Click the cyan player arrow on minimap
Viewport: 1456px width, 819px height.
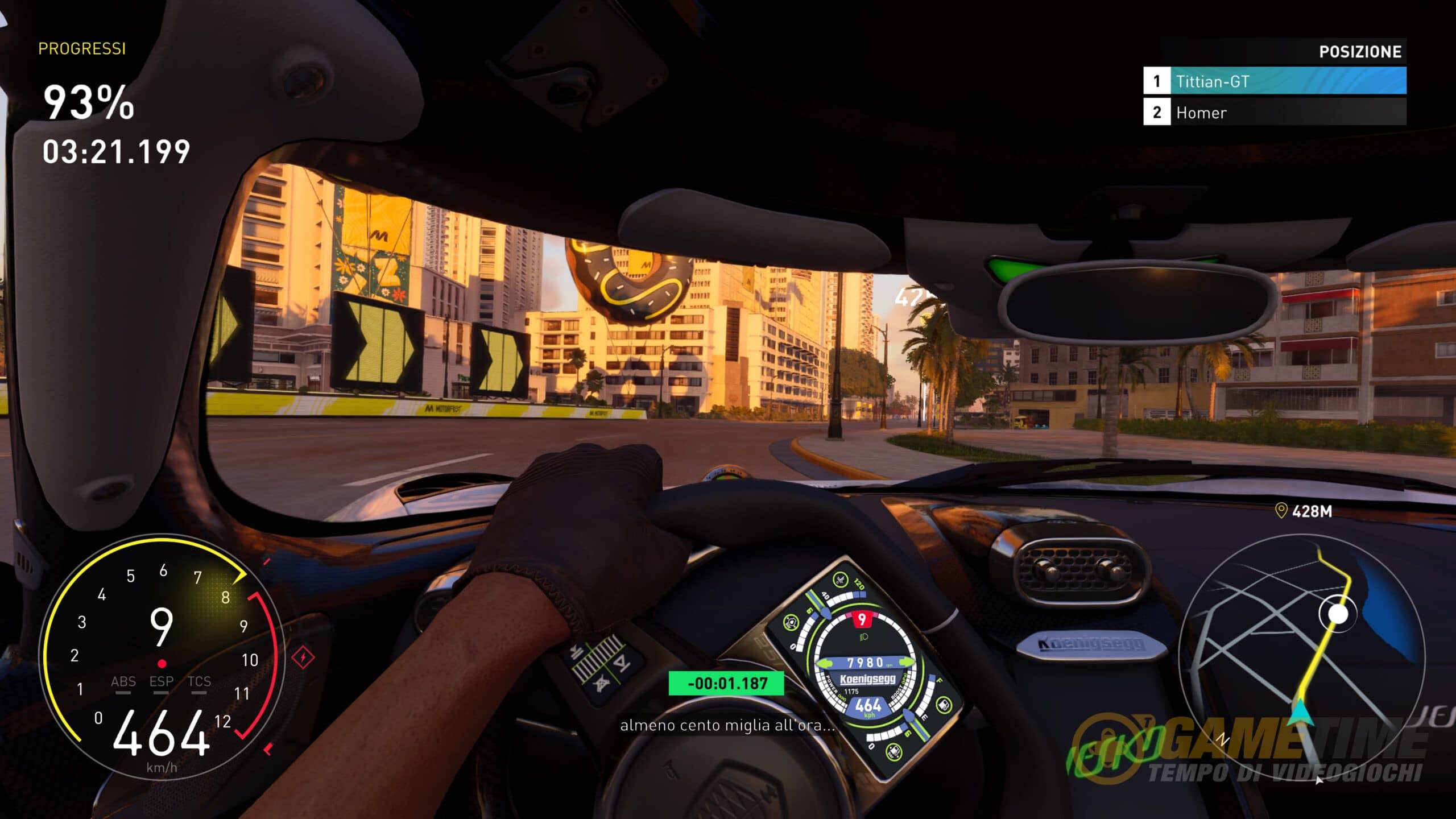tap(1300, 713)
